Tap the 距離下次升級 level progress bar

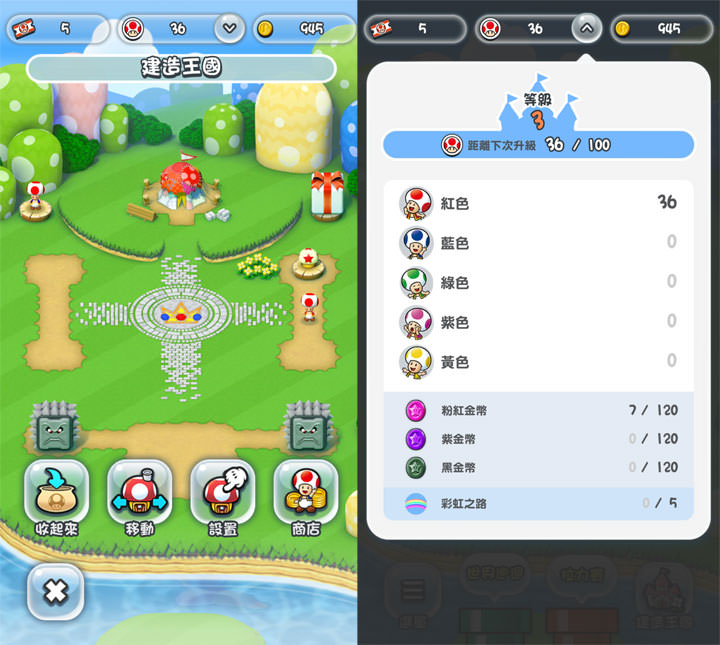pos(538,145)
